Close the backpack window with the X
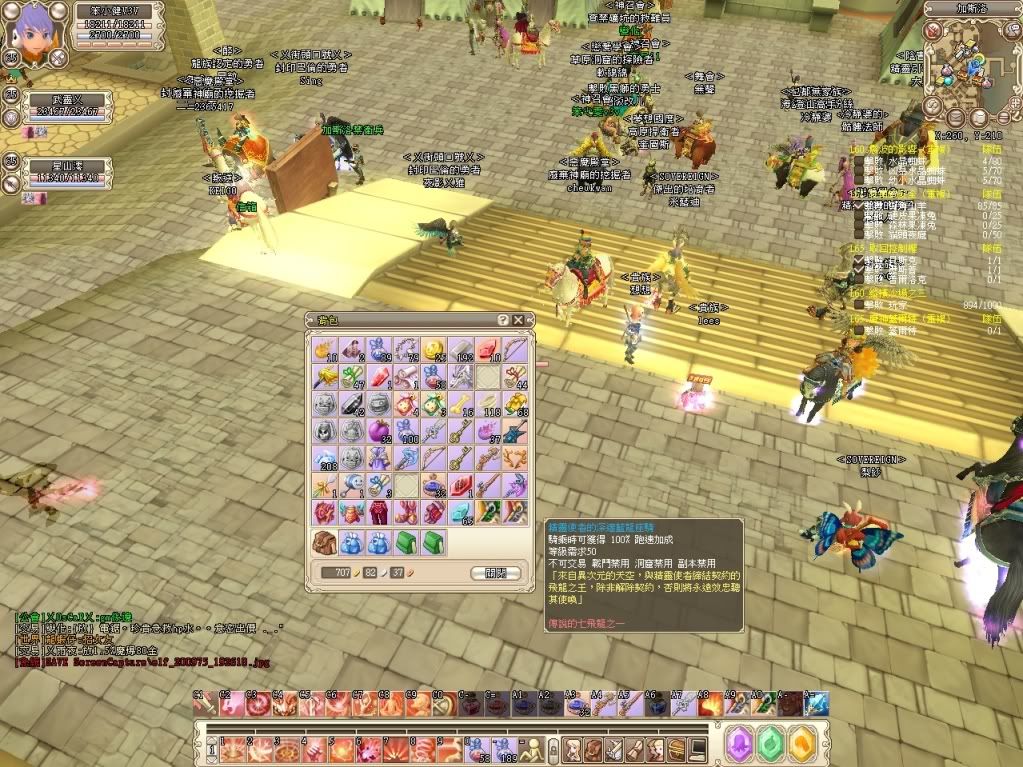 click(518, 320)
